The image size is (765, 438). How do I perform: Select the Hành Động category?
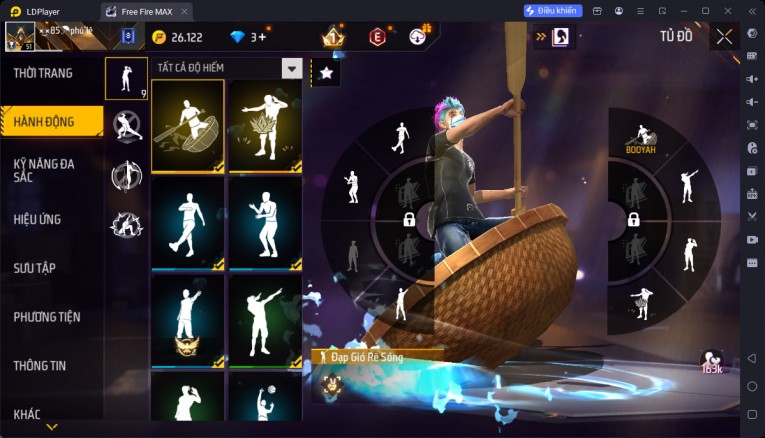coord(44,121)
